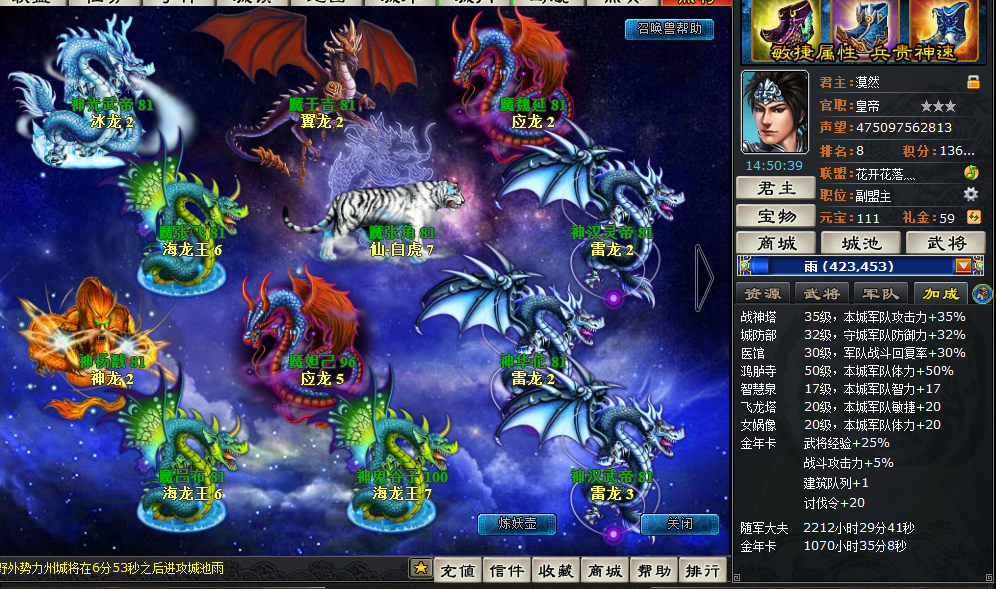
Task: Select the 加成 bonuses tab
Action: pyautogui.click(x=940, y=292)
